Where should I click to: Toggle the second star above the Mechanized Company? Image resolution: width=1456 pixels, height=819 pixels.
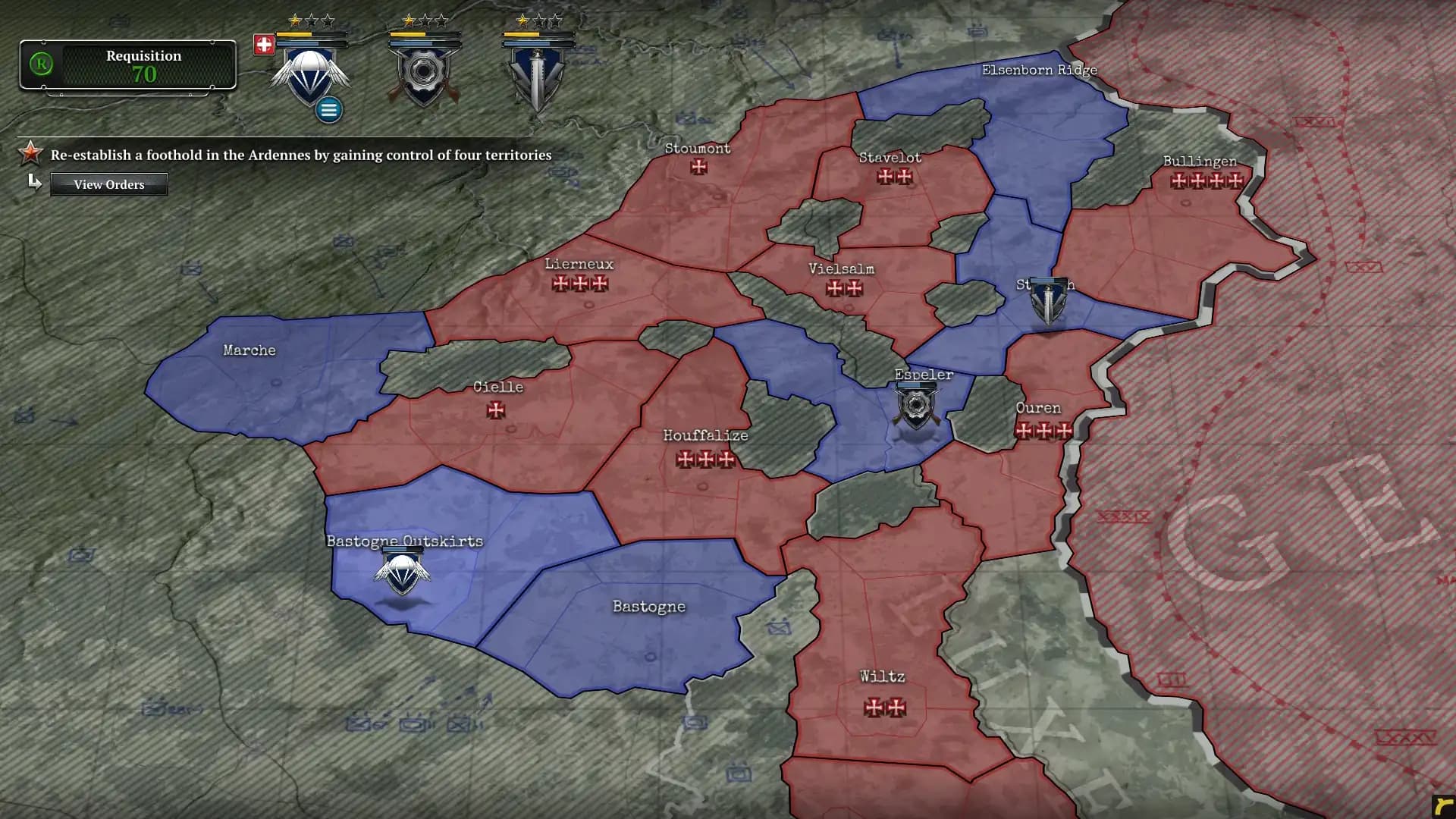425,21
